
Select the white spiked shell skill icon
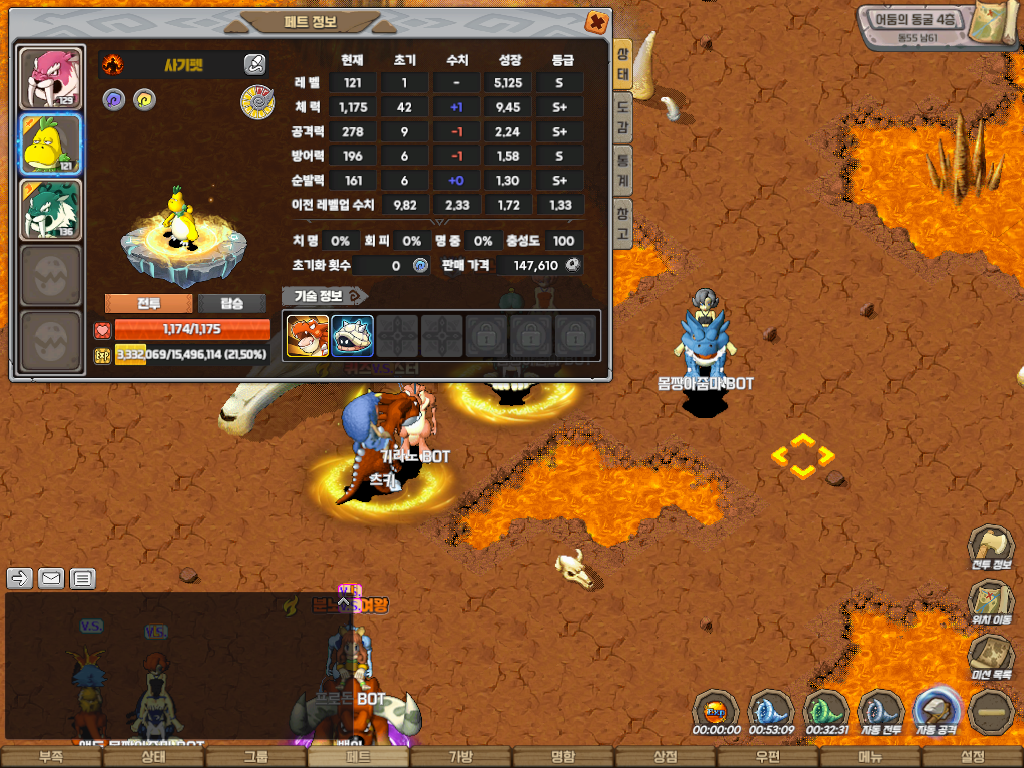(x=353, y=336)
